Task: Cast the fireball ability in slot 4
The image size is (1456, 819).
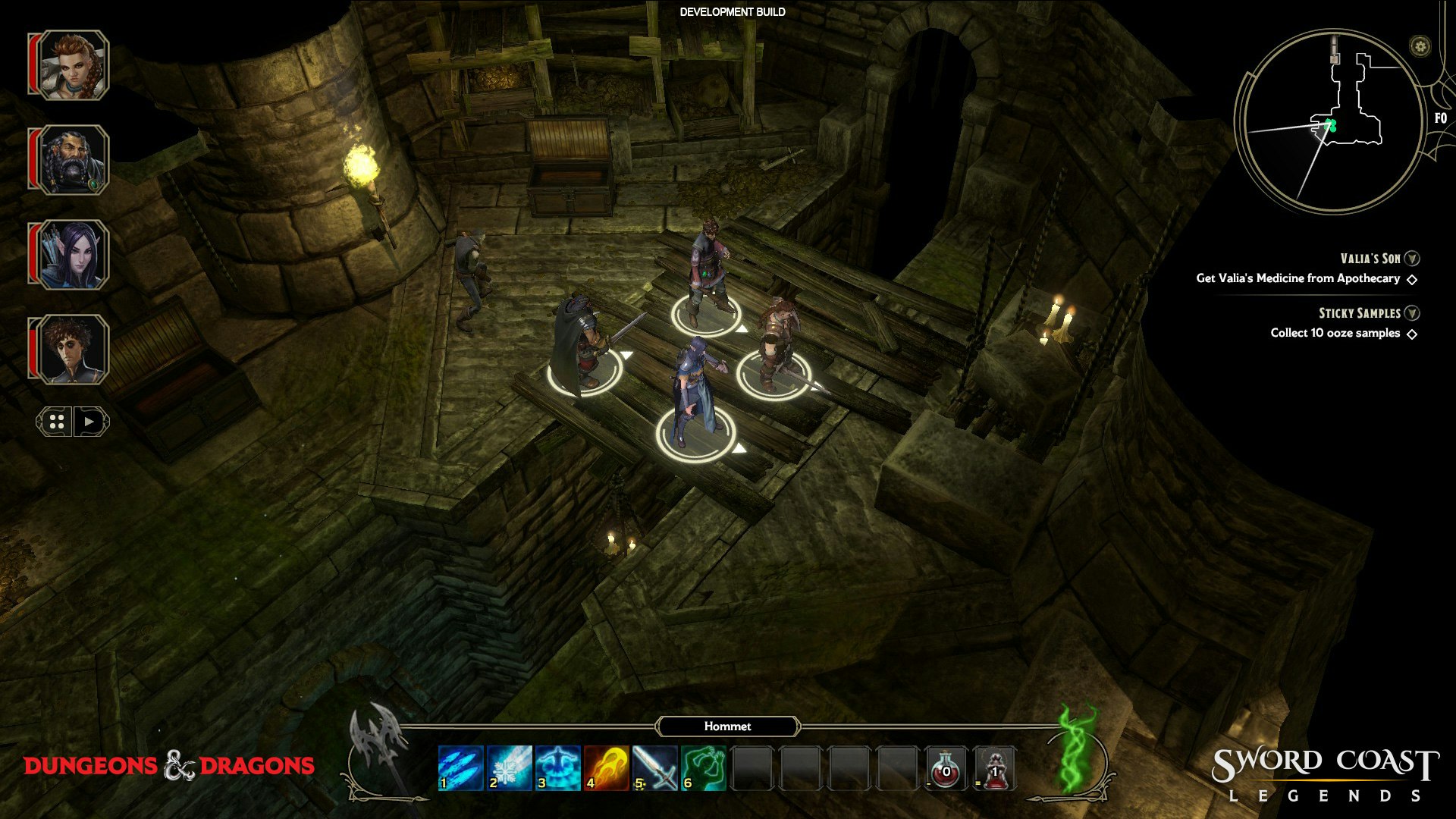Action: click(x=607, y=767)
